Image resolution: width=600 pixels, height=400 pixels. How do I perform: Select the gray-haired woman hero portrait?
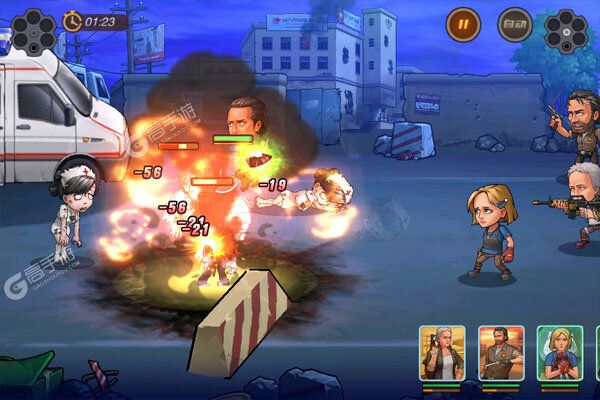click(442, 352)
